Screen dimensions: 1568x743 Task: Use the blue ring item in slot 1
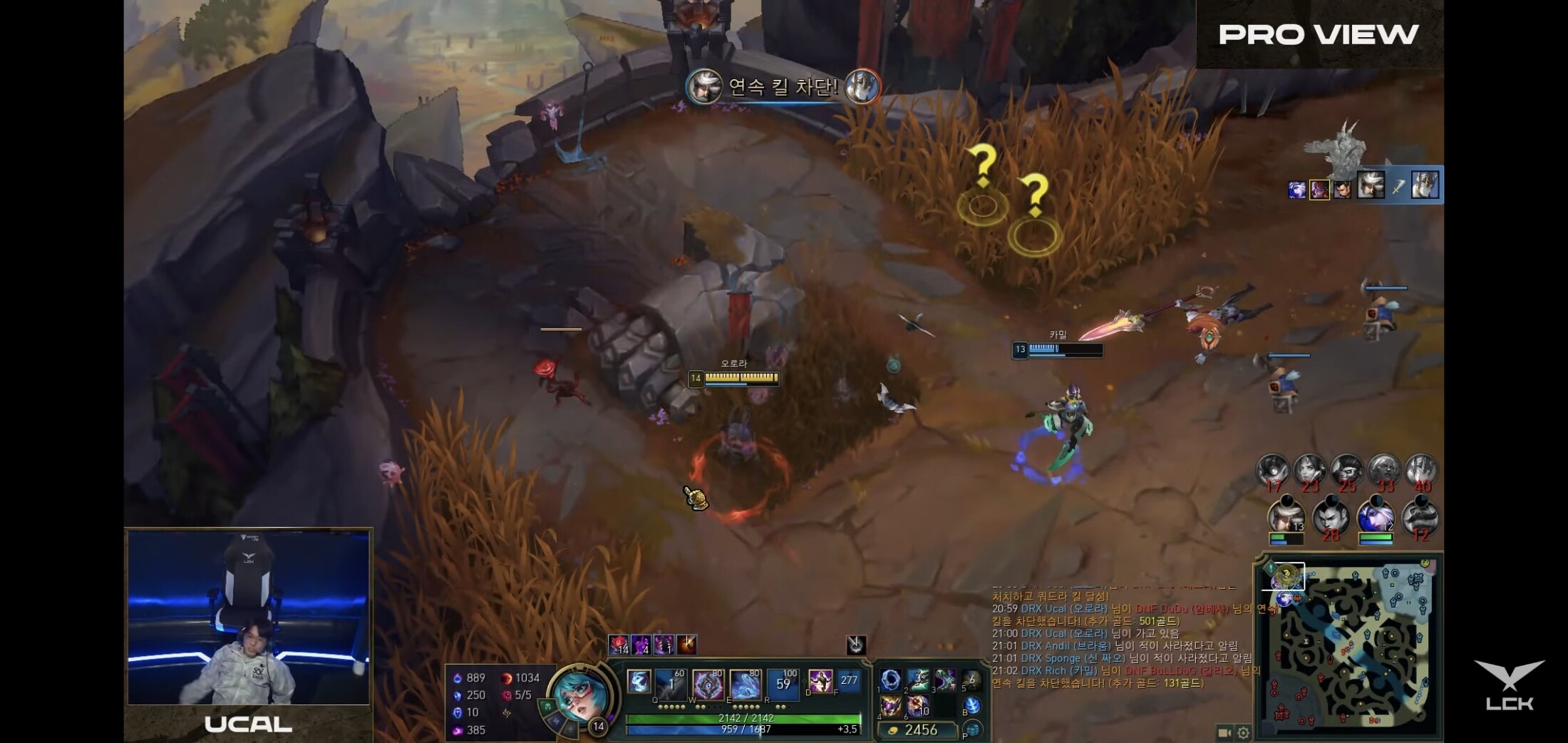pos(890,680)
